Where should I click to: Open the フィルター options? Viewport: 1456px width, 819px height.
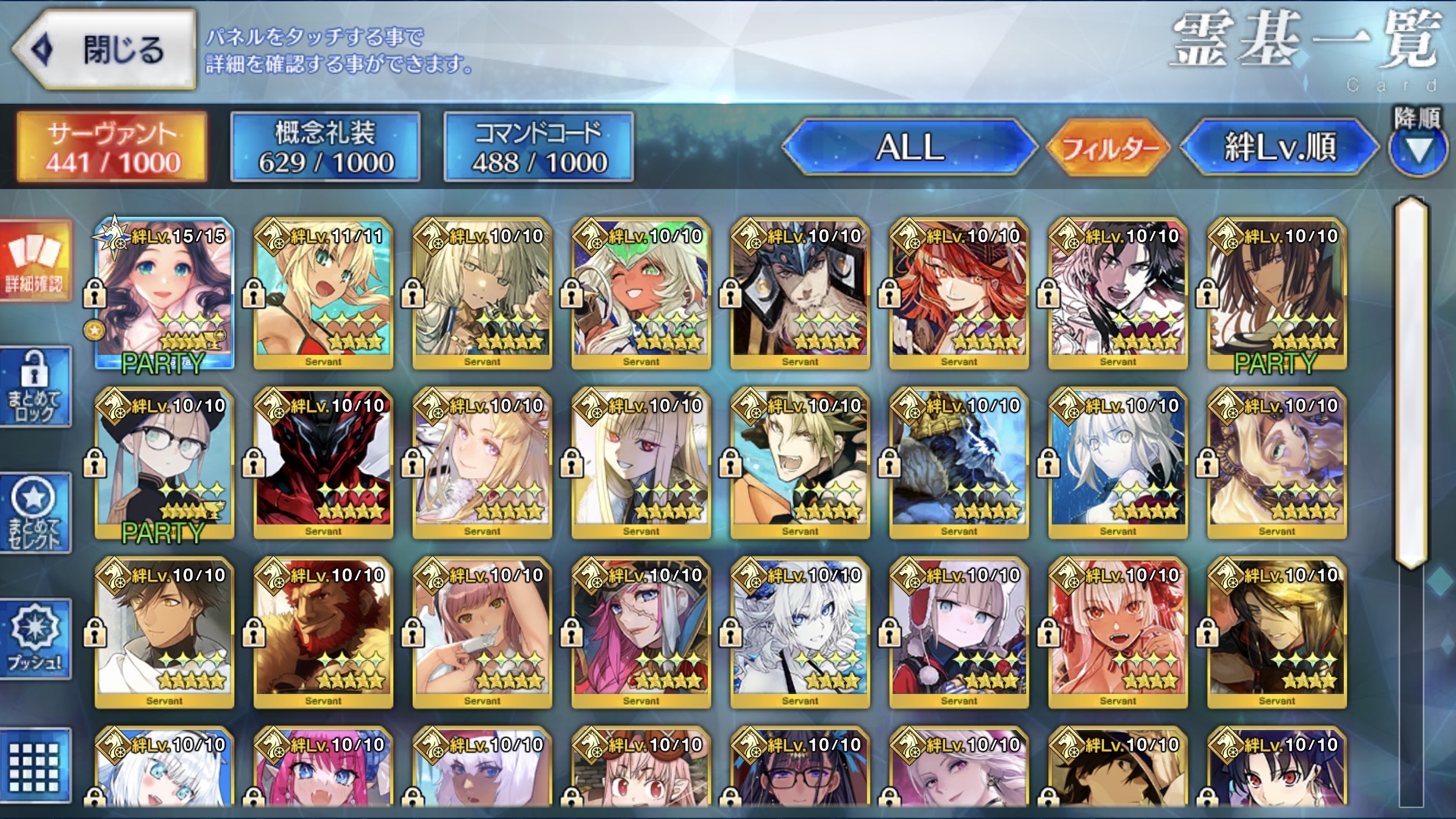point(1108,147)
